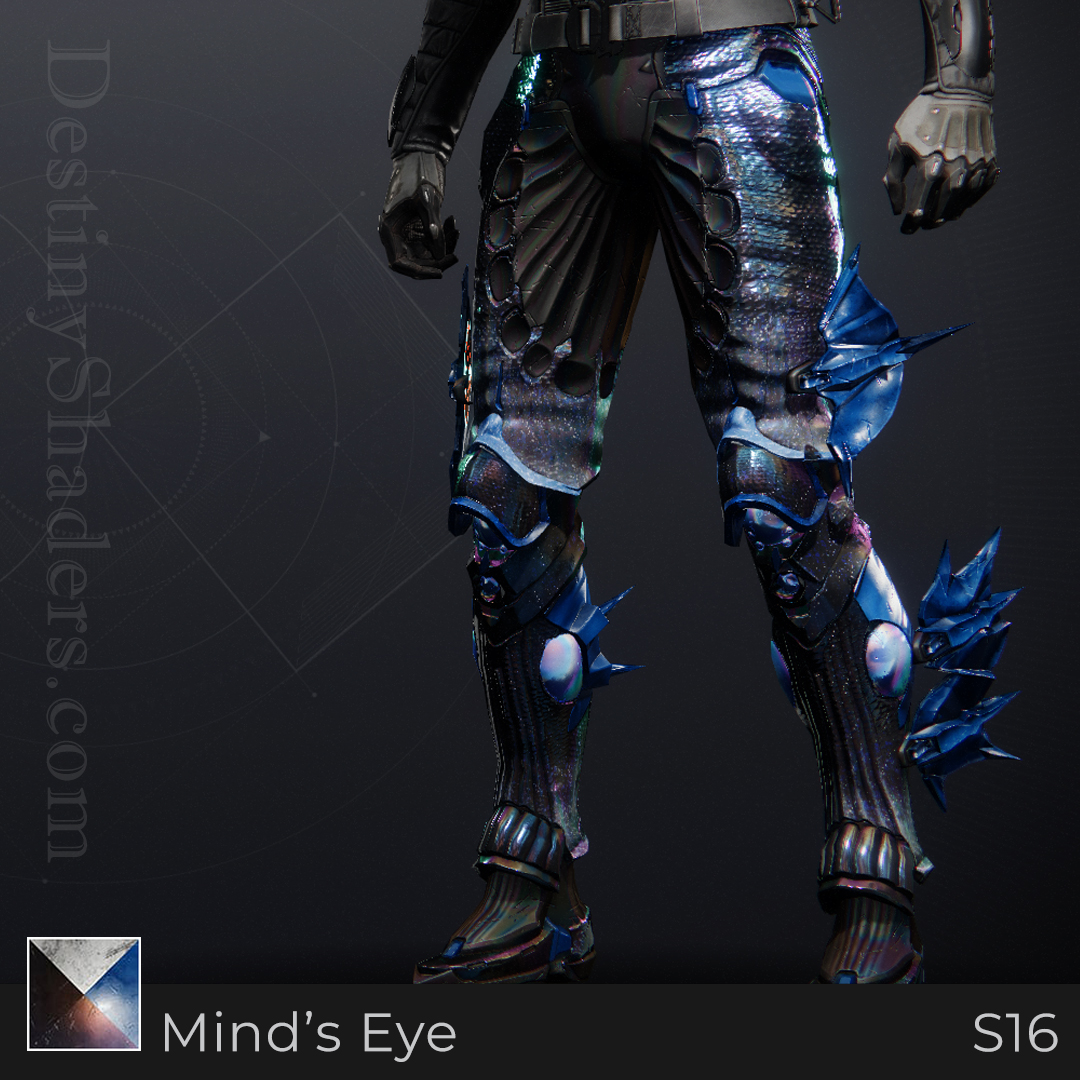Select the Mind's Eye shader icon

point(84,994)
